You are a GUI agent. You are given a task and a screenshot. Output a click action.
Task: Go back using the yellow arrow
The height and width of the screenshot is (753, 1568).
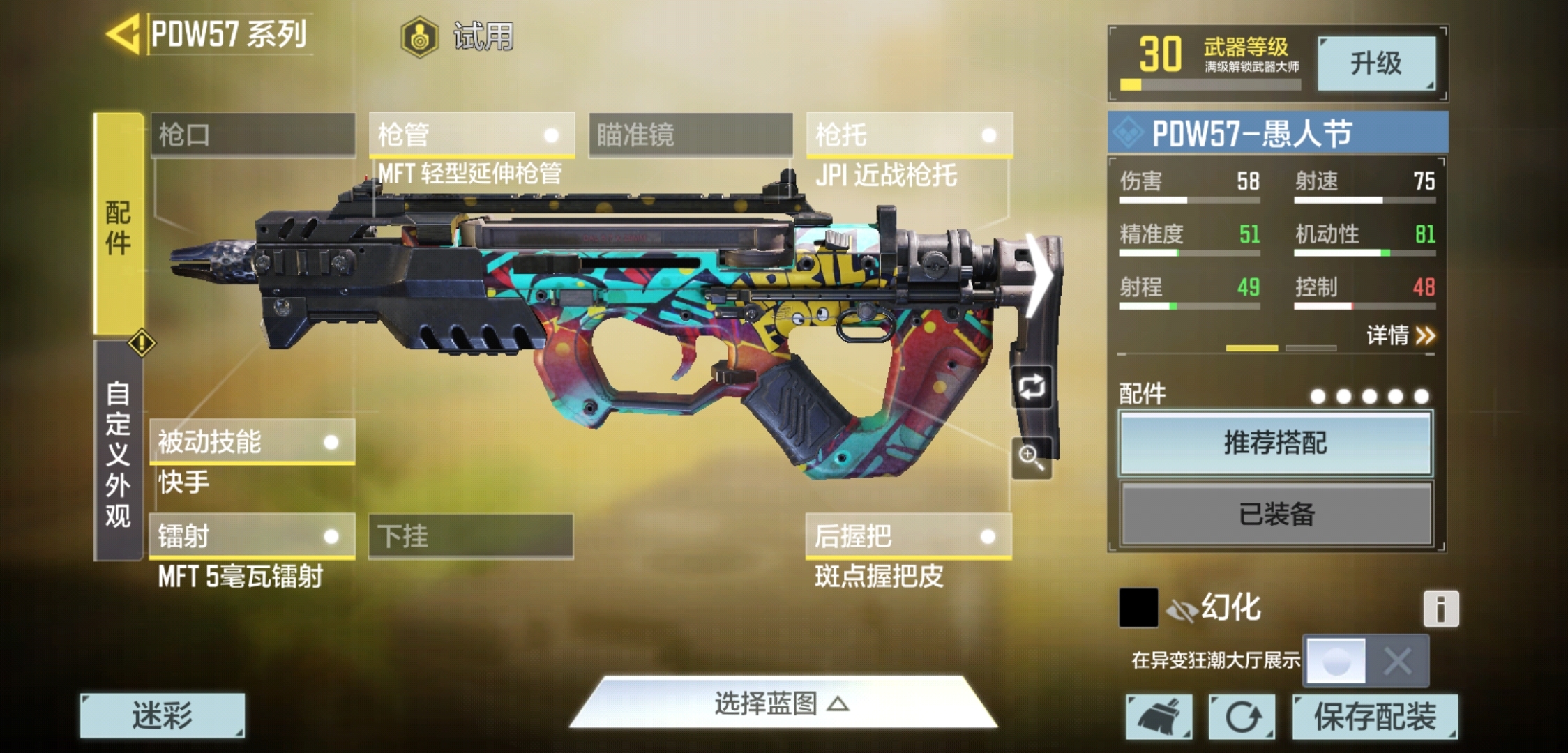click(x=124, y=34)
